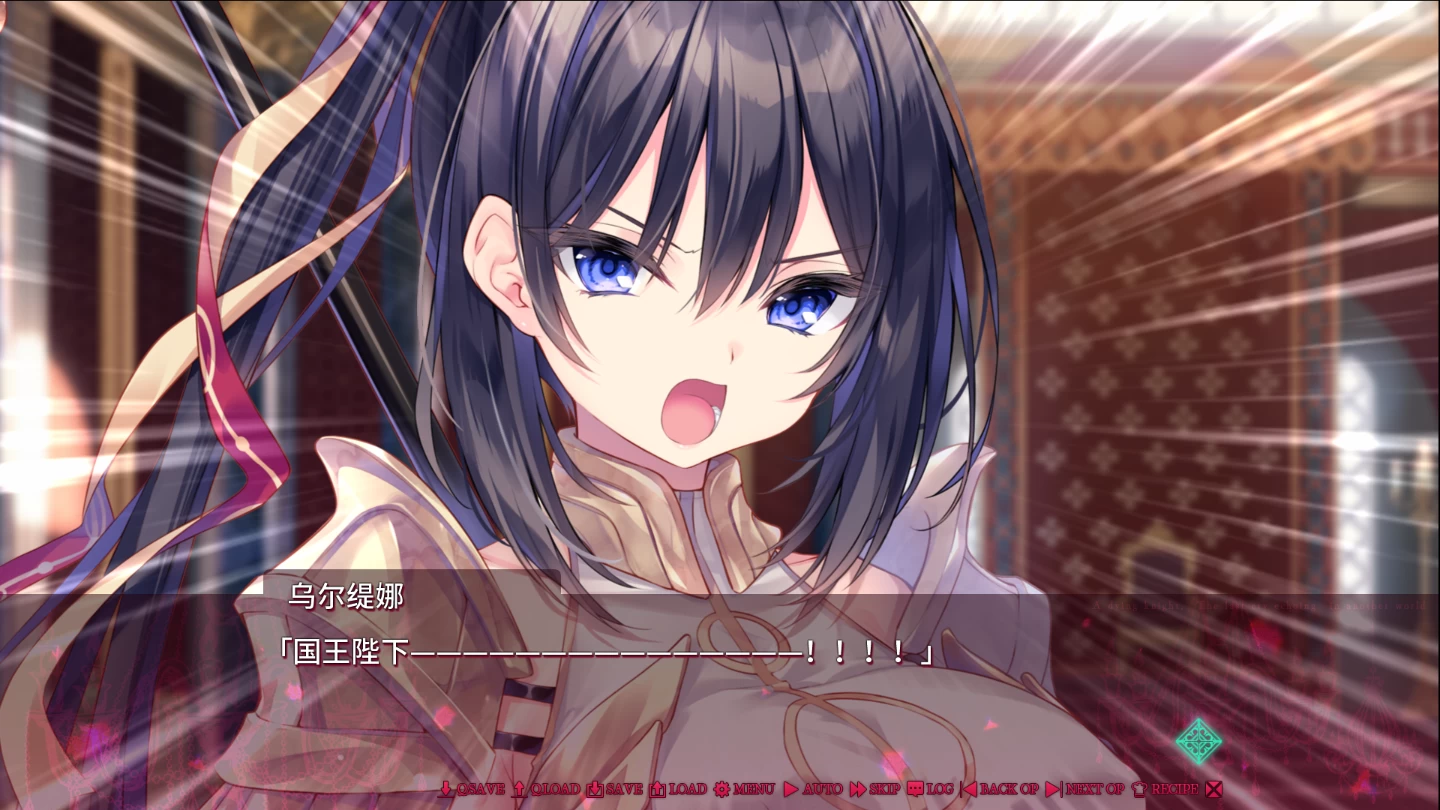Quick load using the QLOAD up-arrow icon
This screenshot has width=1440, height=810.
[x=519, y=788]
